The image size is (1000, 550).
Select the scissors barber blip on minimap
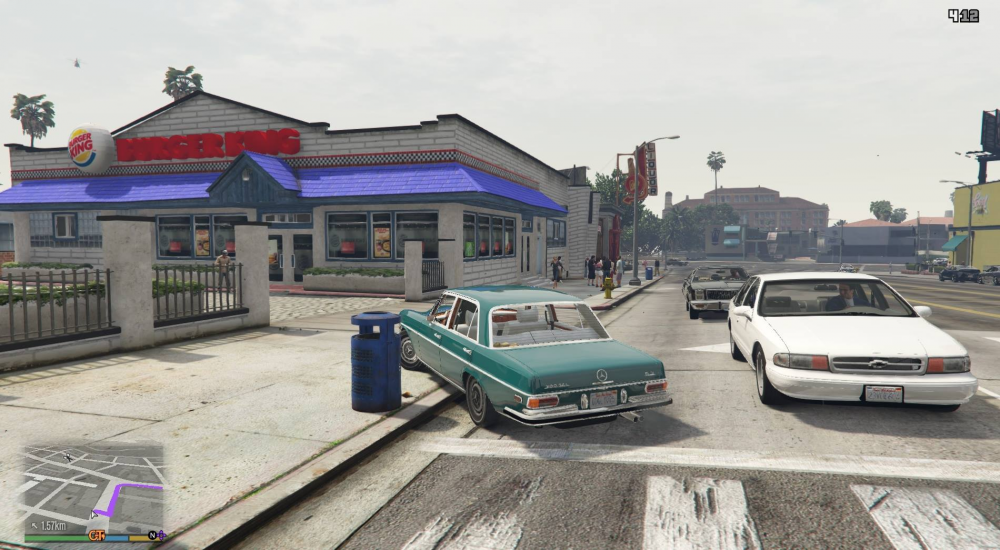68,457
